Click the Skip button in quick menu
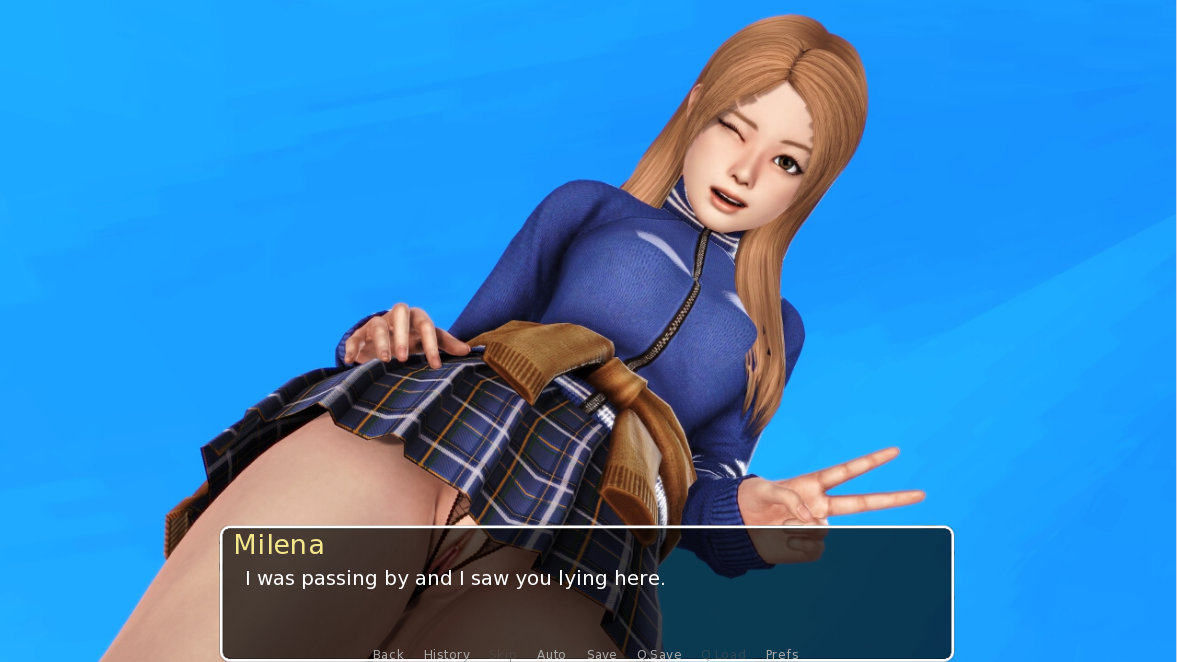 pos(503,654)
